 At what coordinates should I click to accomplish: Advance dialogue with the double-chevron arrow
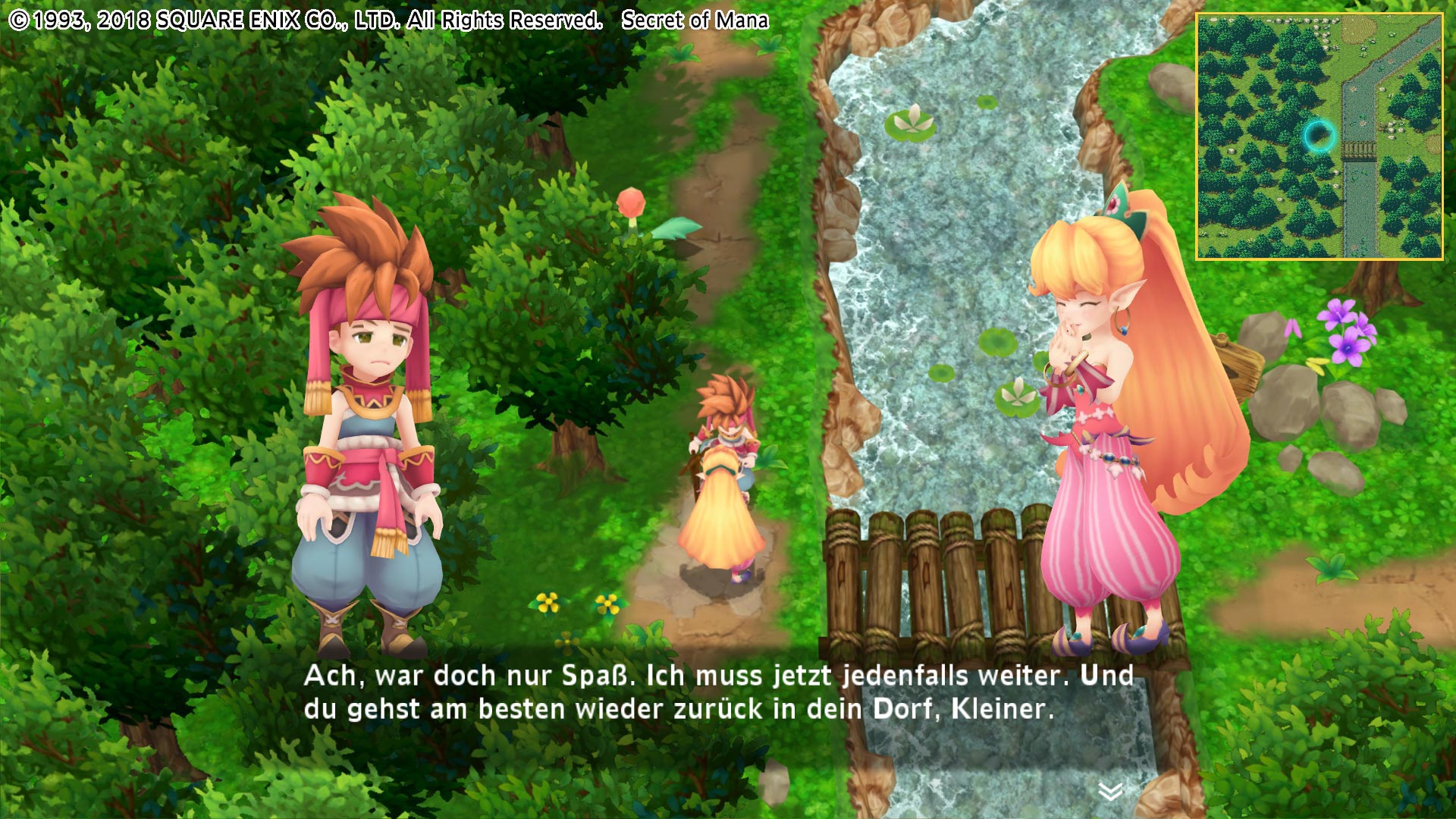(x=1110, y=792)
